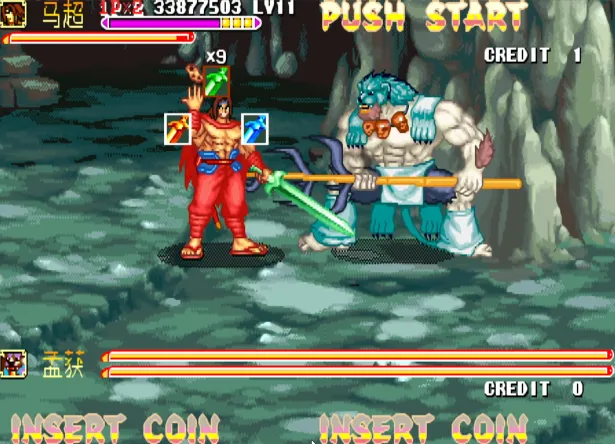Pick the blue ice sword icon
Viewport: 615px width, 444px height.
click(x=254, y=128)
